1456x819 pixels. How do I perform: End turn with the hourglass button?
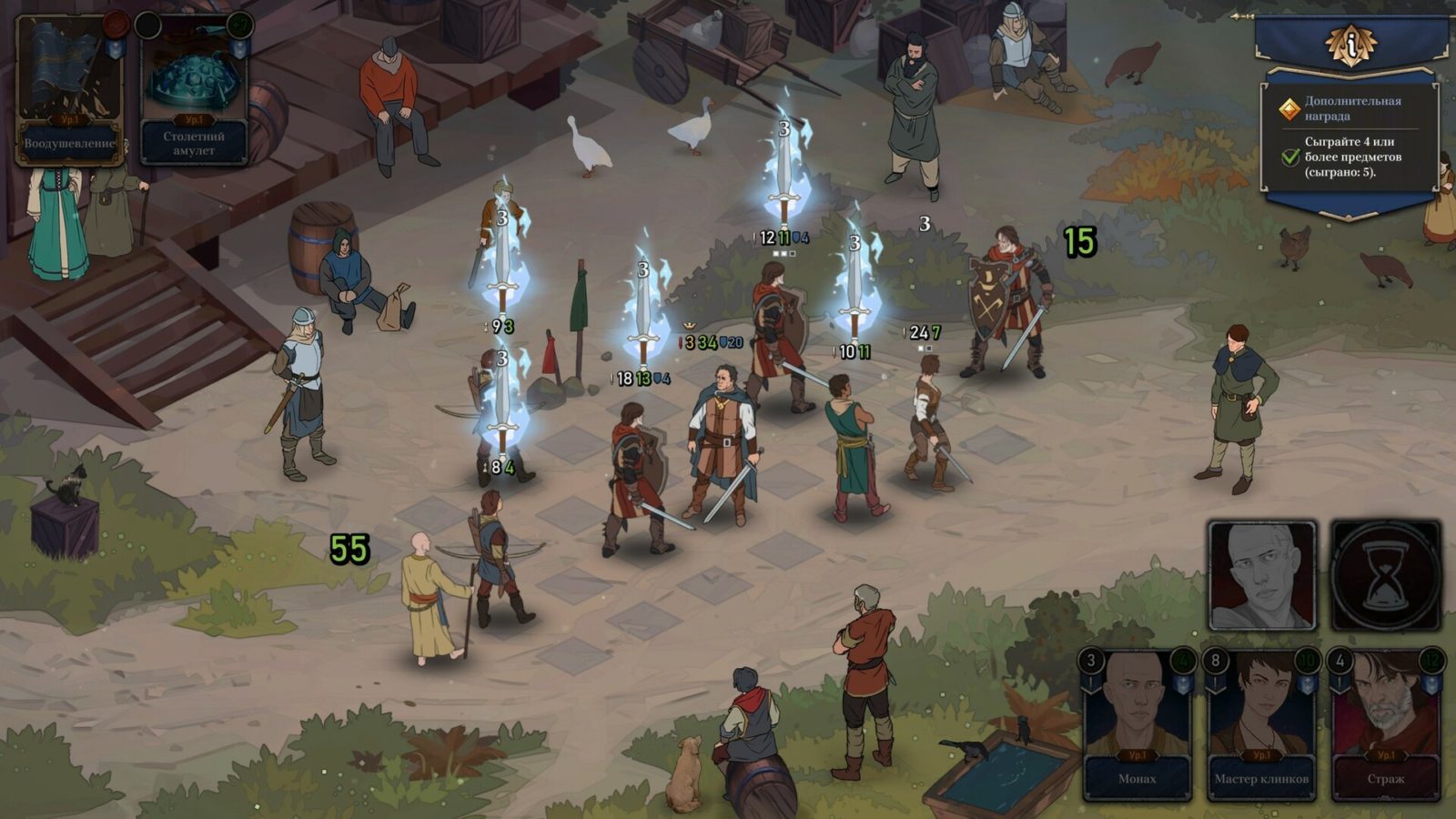point(1385,576)
